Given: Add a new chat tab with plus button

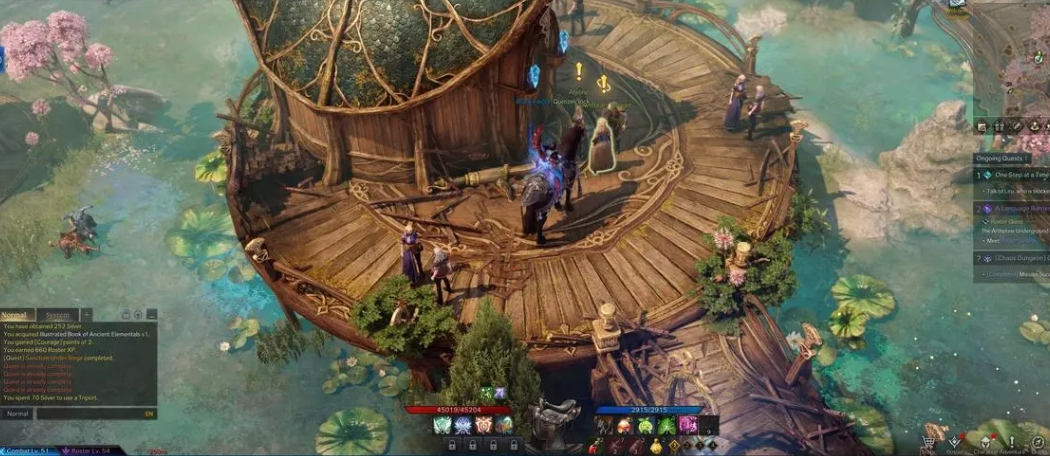Looking at the screenshot, I should tap(87, 315).
